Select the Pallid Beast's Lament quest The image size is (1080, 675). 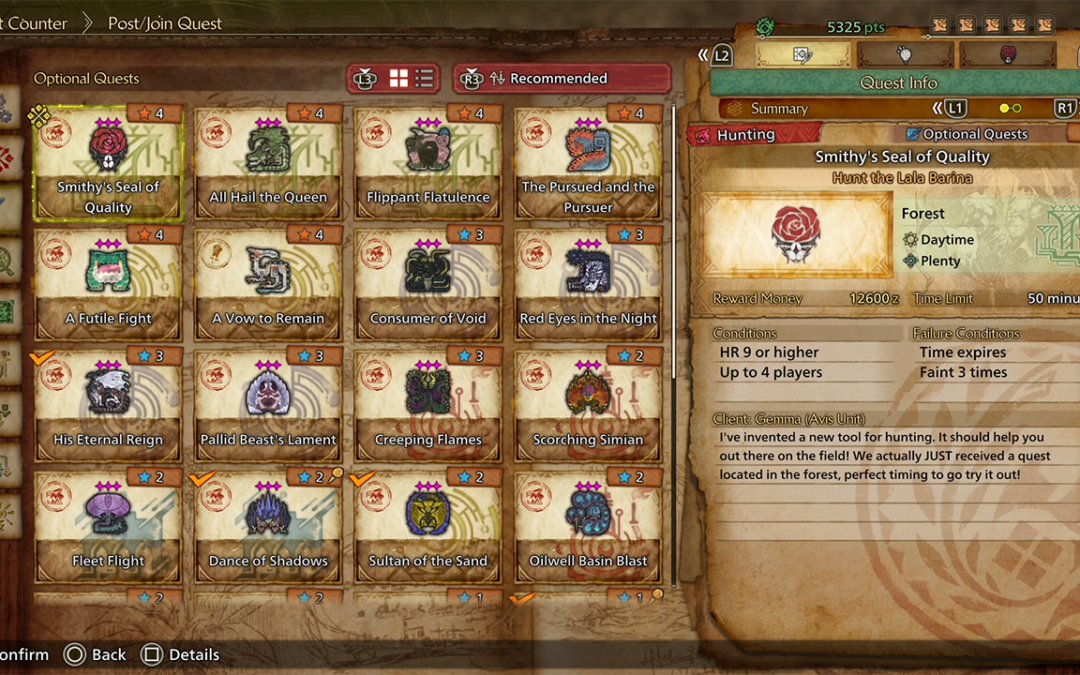click(268, 406)
